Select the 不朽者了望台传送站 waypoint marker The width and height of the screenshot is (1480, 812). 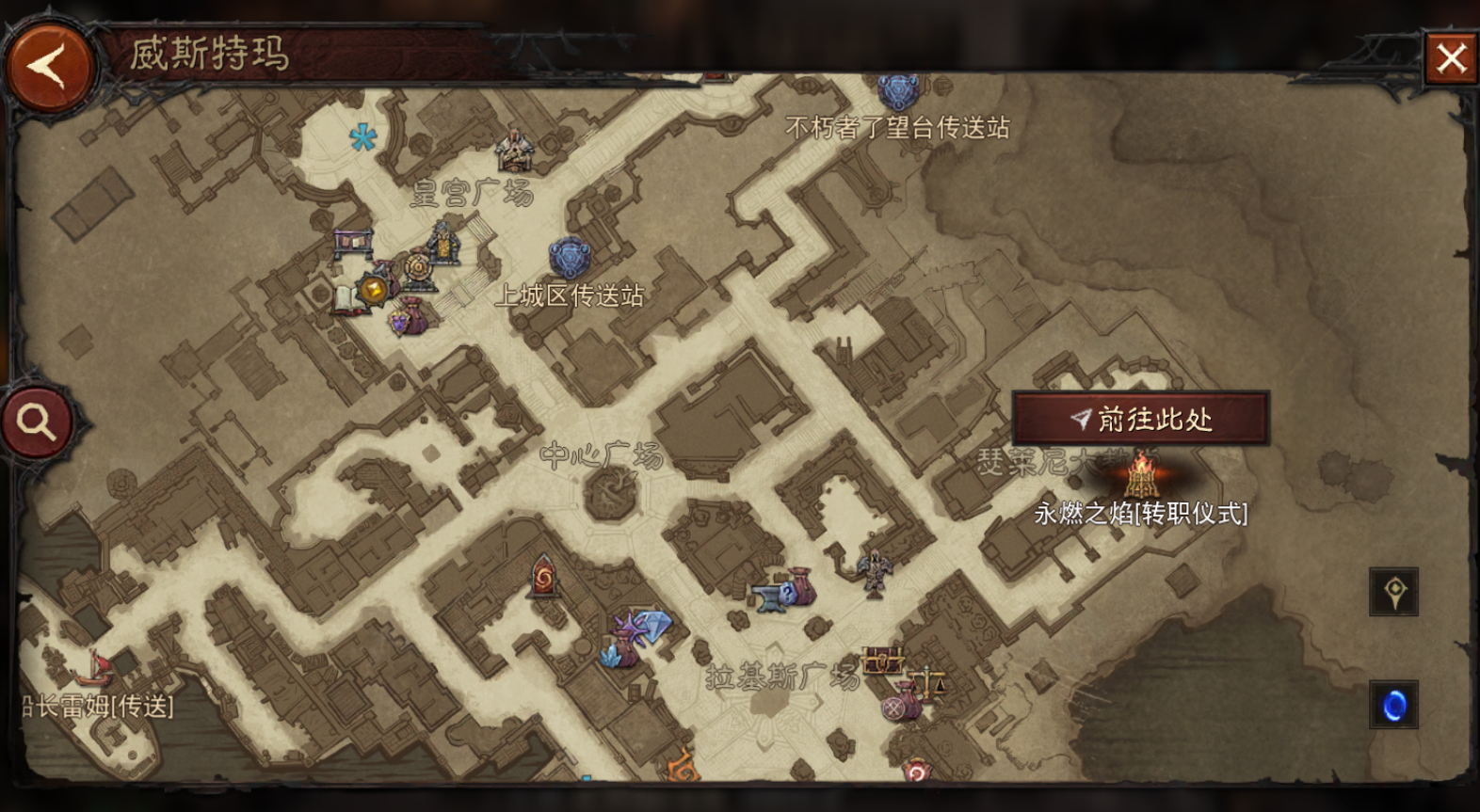(898, 92)
